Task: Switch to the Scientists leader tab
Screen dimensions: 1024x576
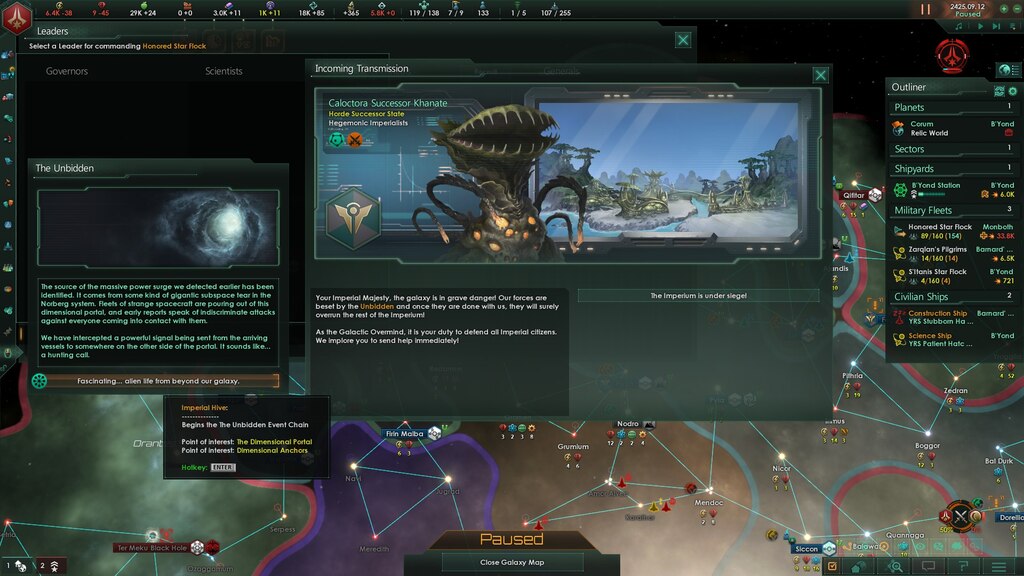Action: tap(224, 71)
